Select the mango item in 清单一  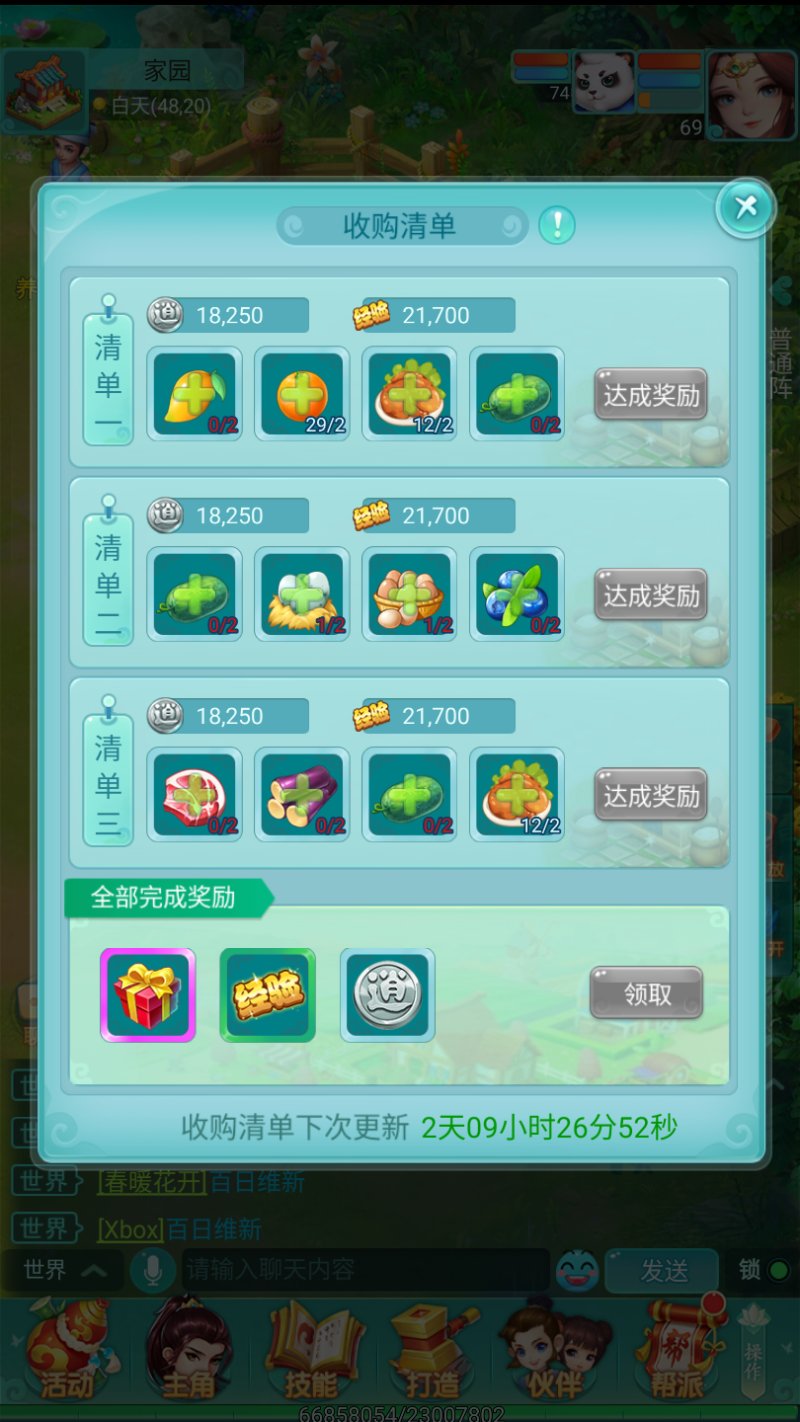(x=195, y=394)
